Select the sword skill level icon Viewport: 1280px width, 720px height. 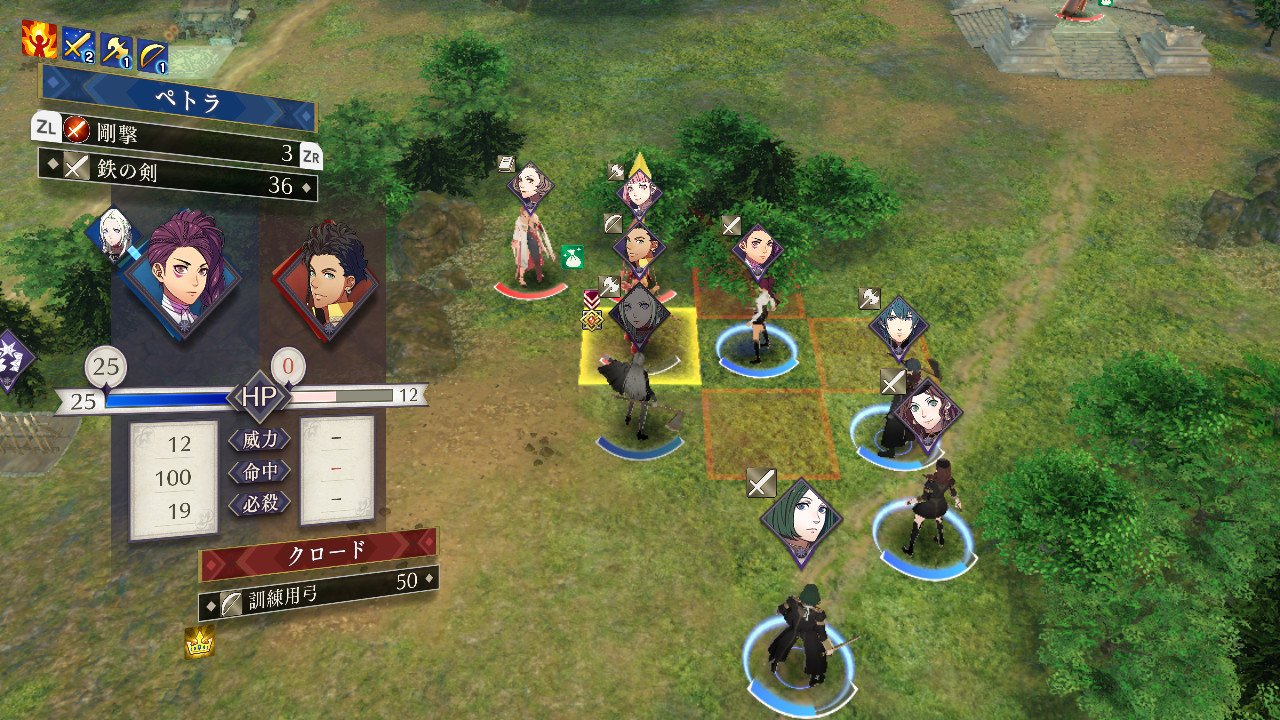(x=78, y=46)
